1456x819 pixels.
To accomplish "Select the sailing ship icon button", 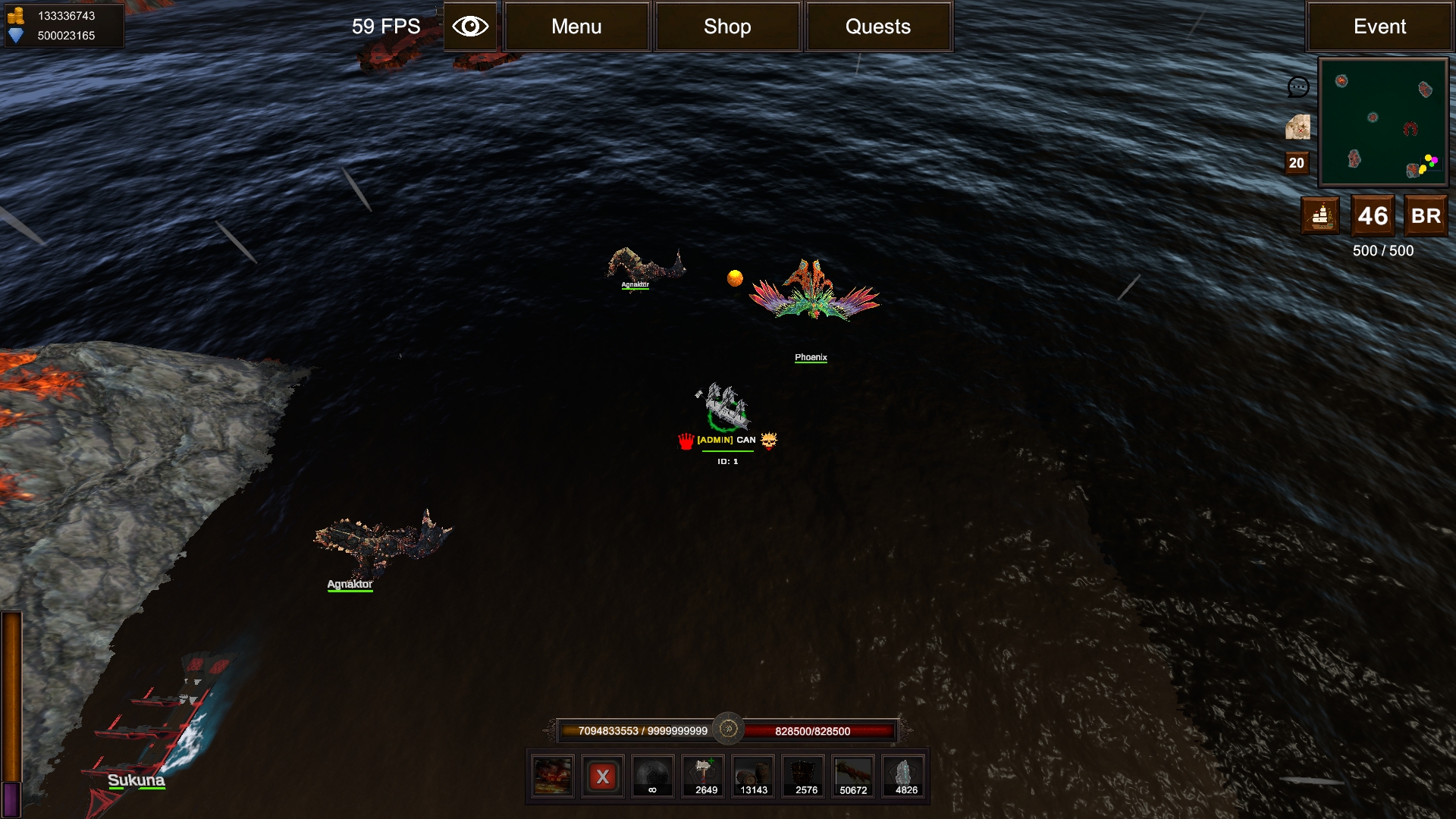I will (x=1320, y=216).
